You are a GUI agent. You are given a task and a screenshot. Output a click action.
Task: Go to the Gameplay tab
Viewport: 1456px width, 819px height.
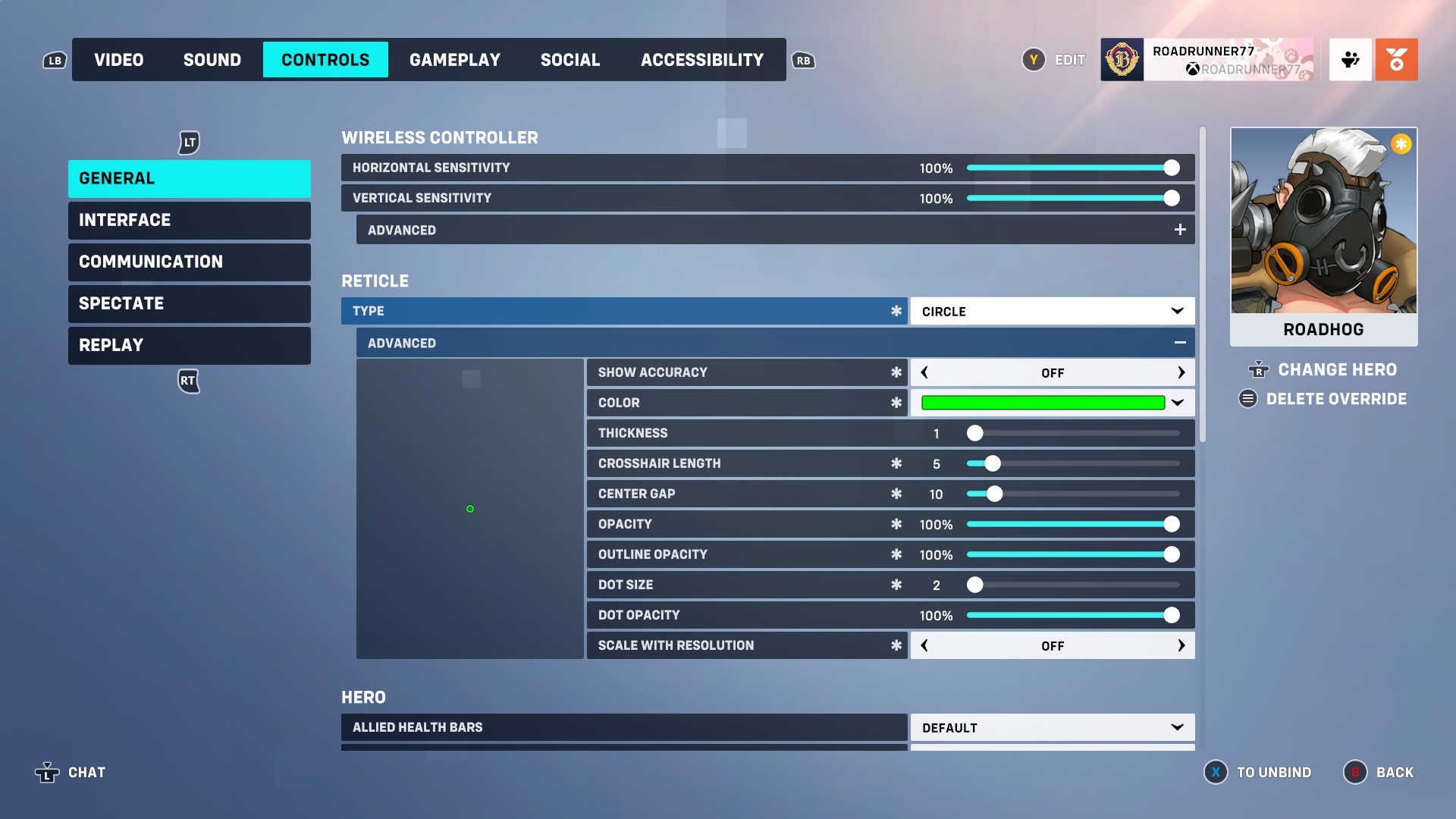pyautogui.click(x=455, y=60)
